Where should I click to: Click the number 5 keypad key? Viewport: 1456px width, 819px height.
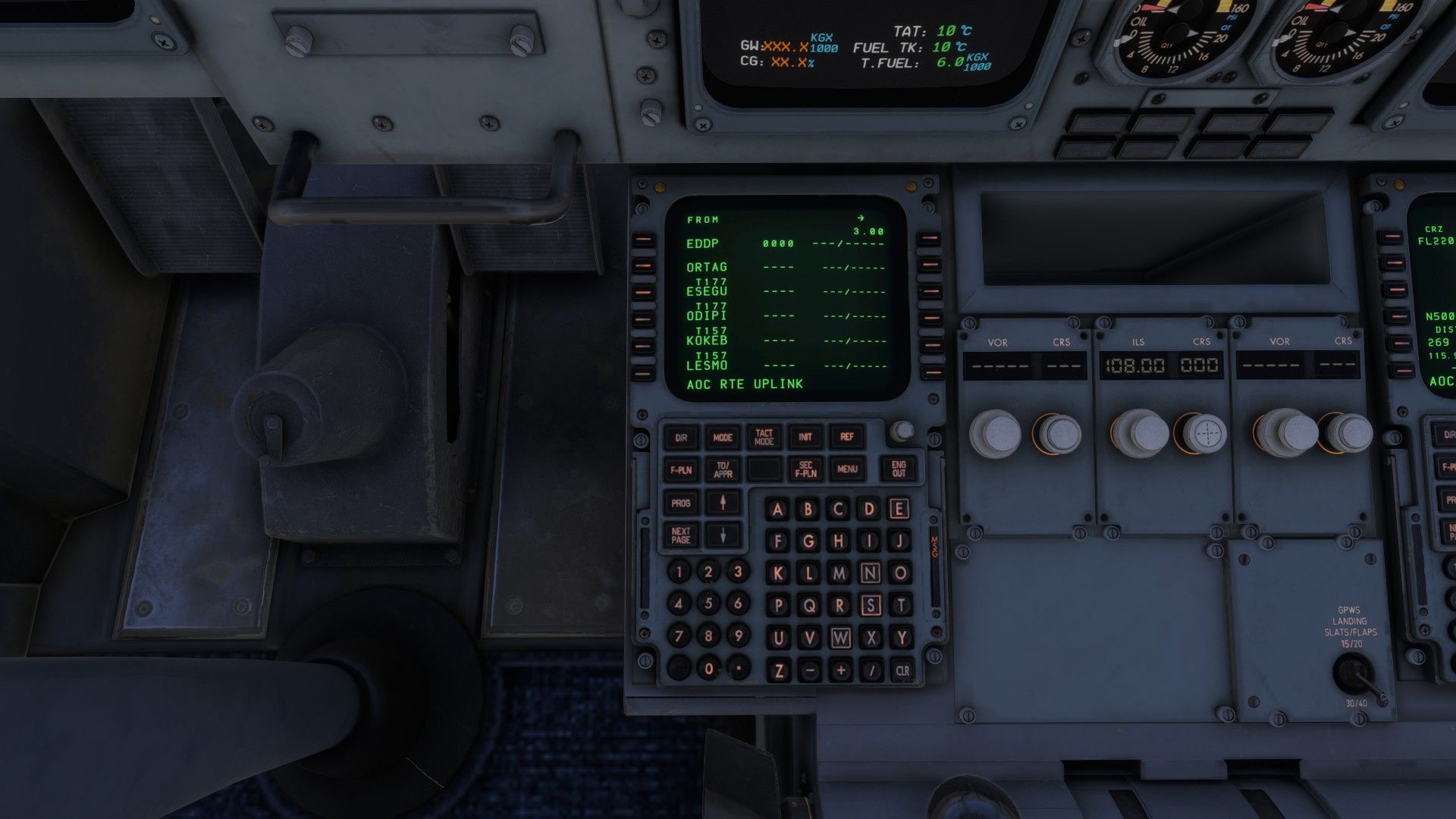(708, 604)
